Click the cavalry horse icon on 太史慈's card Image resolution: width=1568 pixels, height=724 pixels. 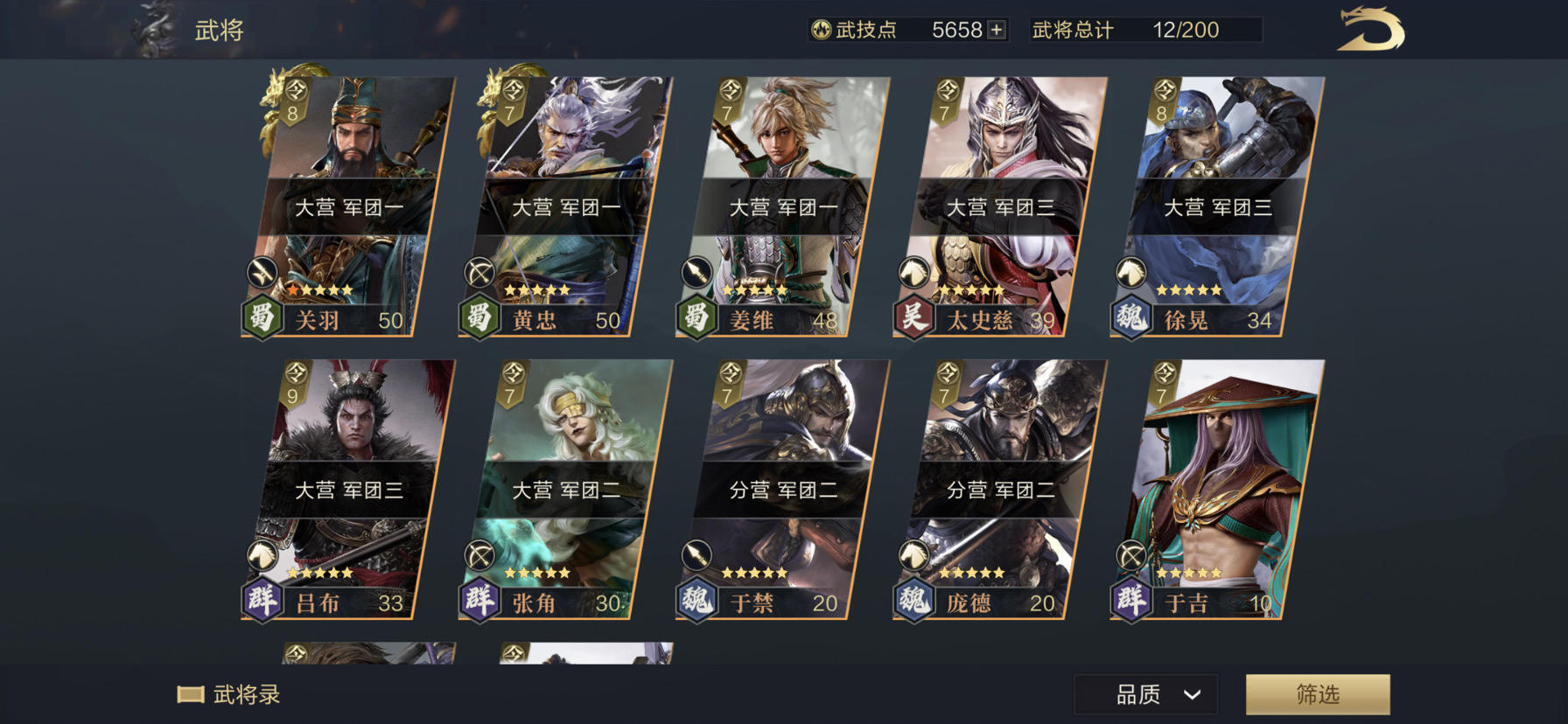[914, 272]
